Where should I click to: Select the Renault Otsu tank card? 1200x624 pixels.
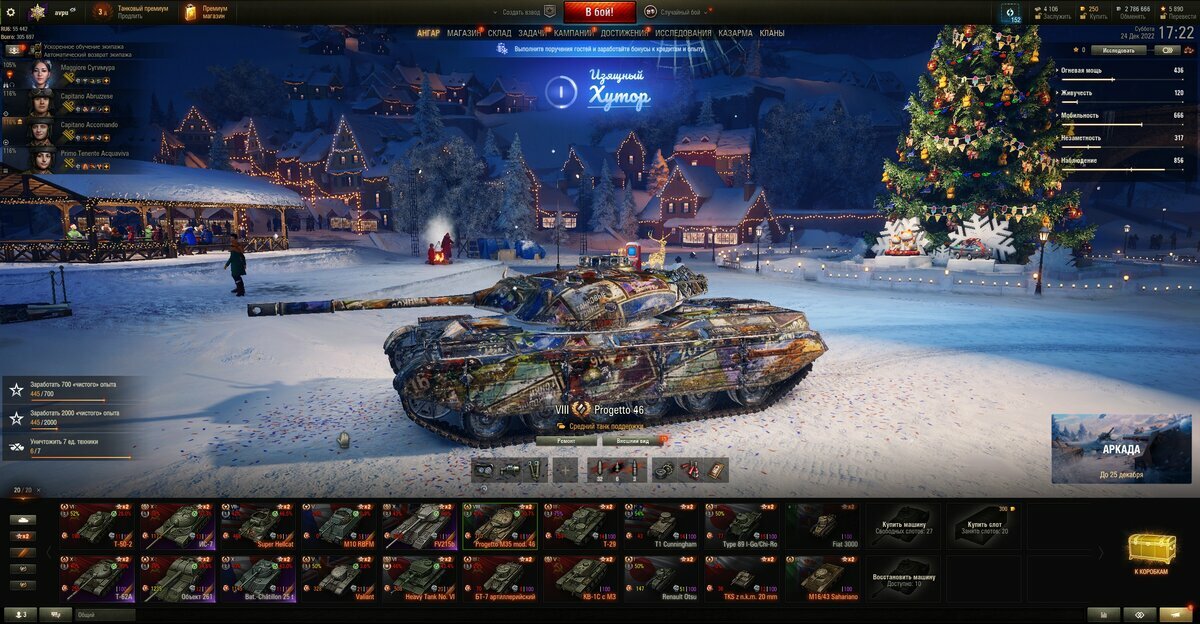(661, 578)
